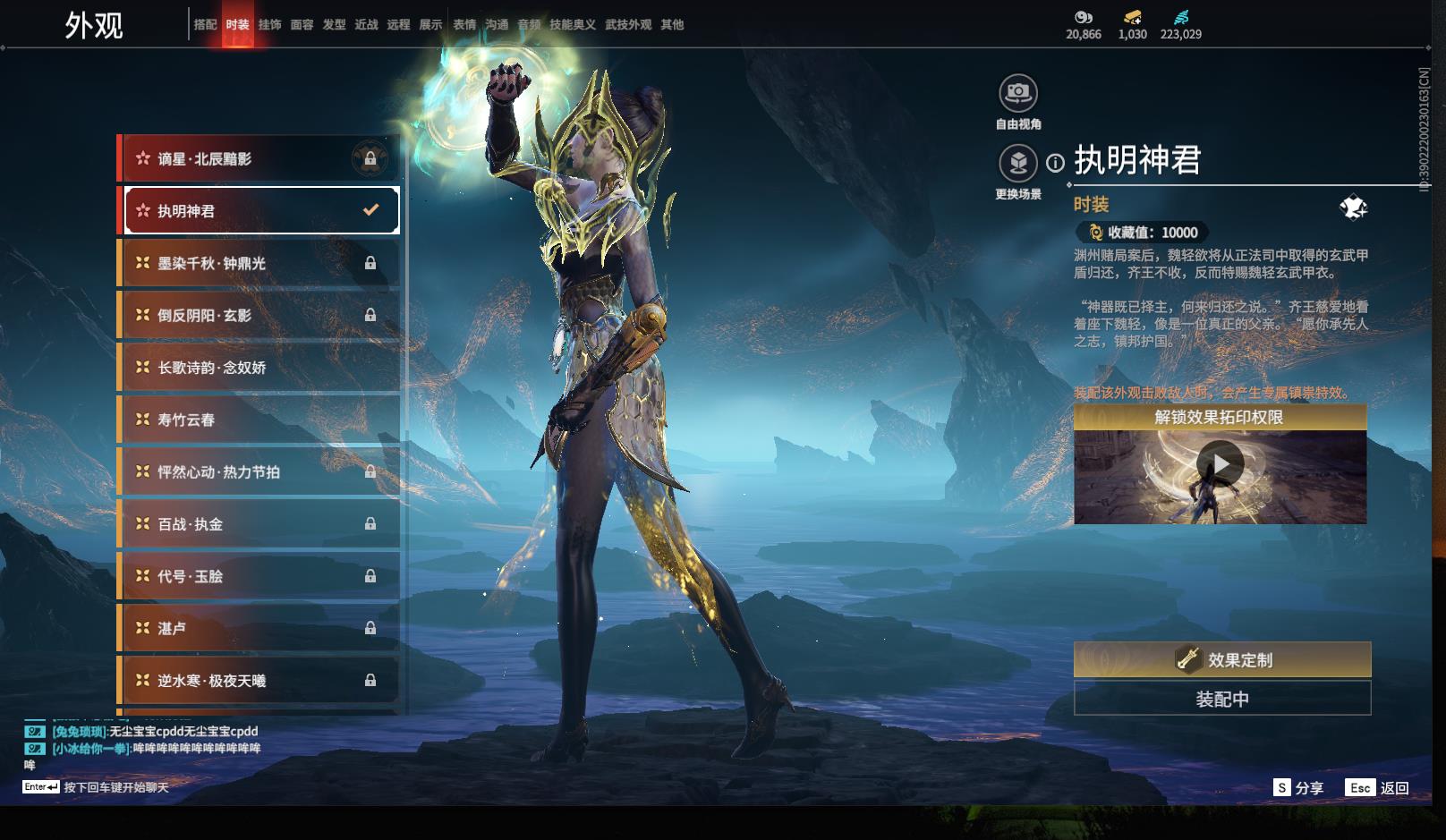Pick the 长歌诗韵·念奴娇 outfit
Viewport: 1446px width, 840px height.
pos(259,368)
